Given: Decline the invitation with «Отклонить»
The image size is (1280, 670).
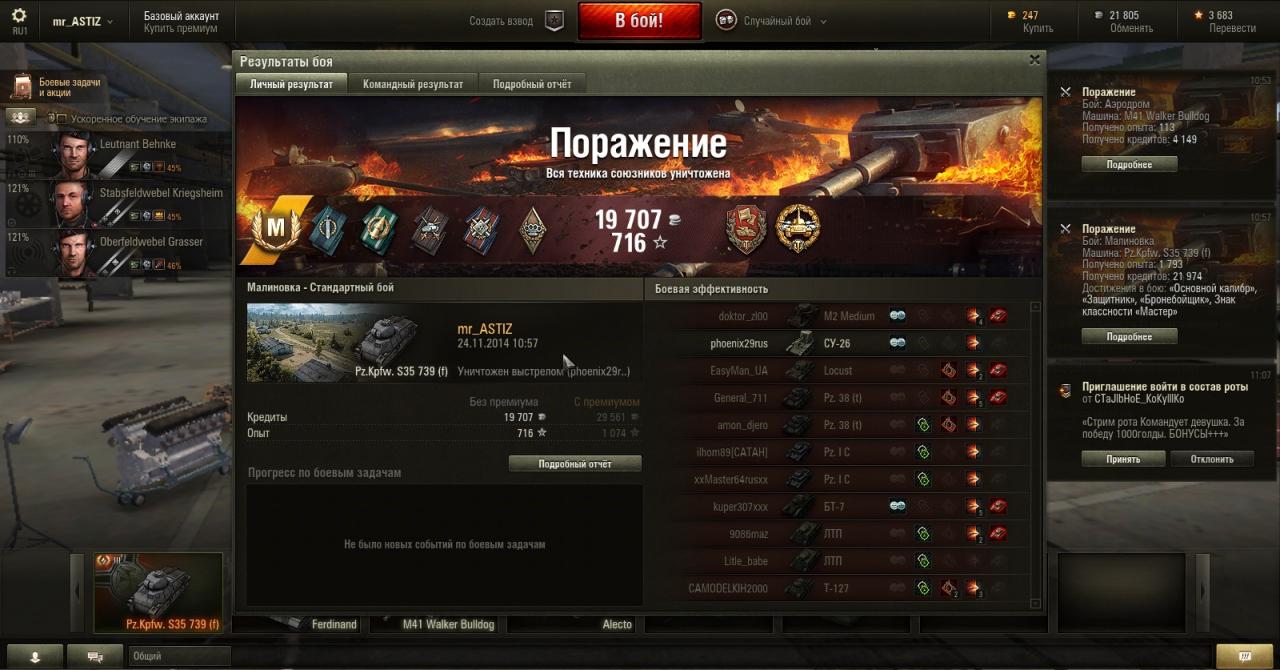Looking at the screenshot, I should coord(1211,459).
